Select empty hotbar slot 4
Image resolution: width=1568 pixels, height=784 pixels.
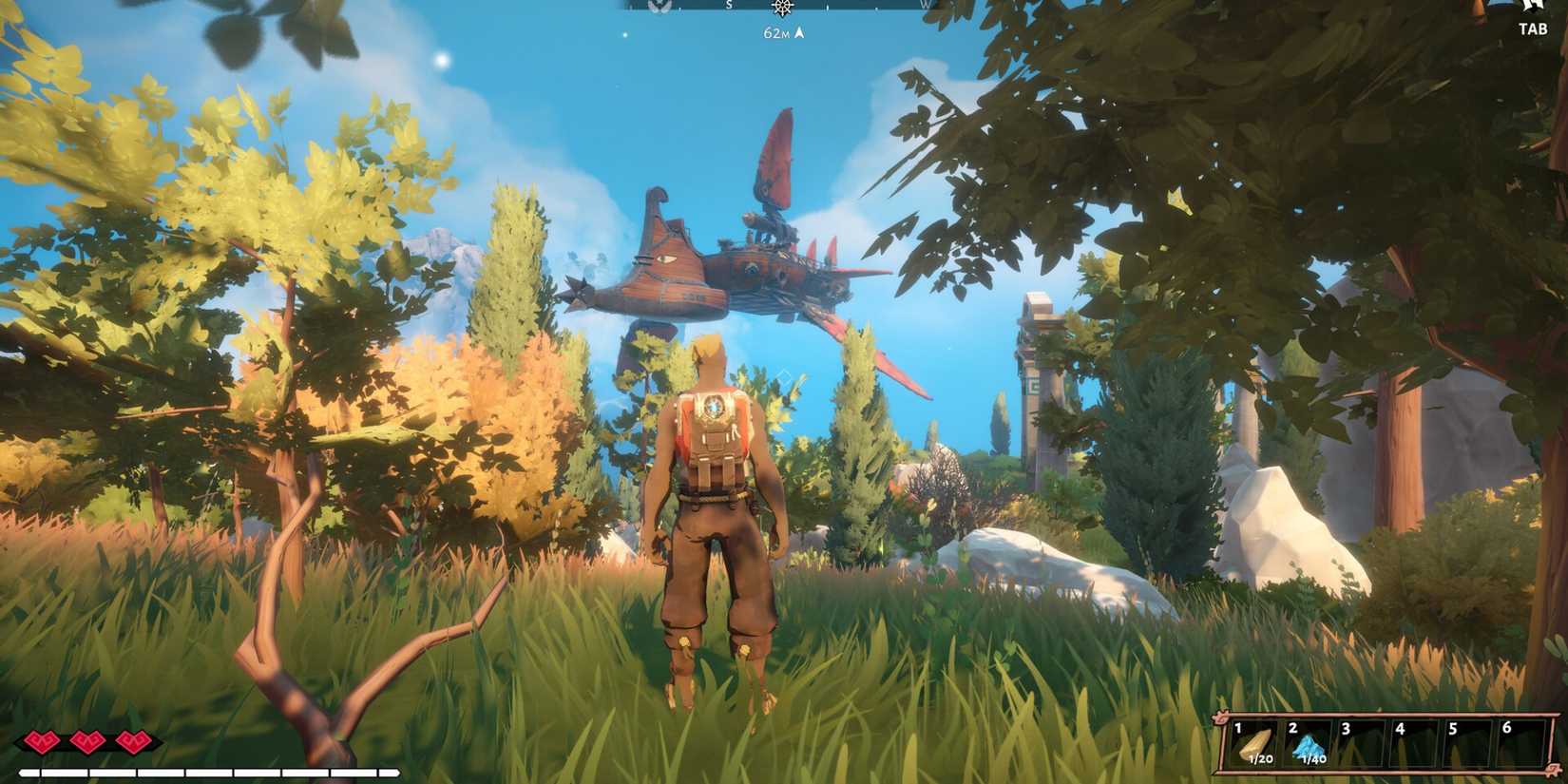1413,741
